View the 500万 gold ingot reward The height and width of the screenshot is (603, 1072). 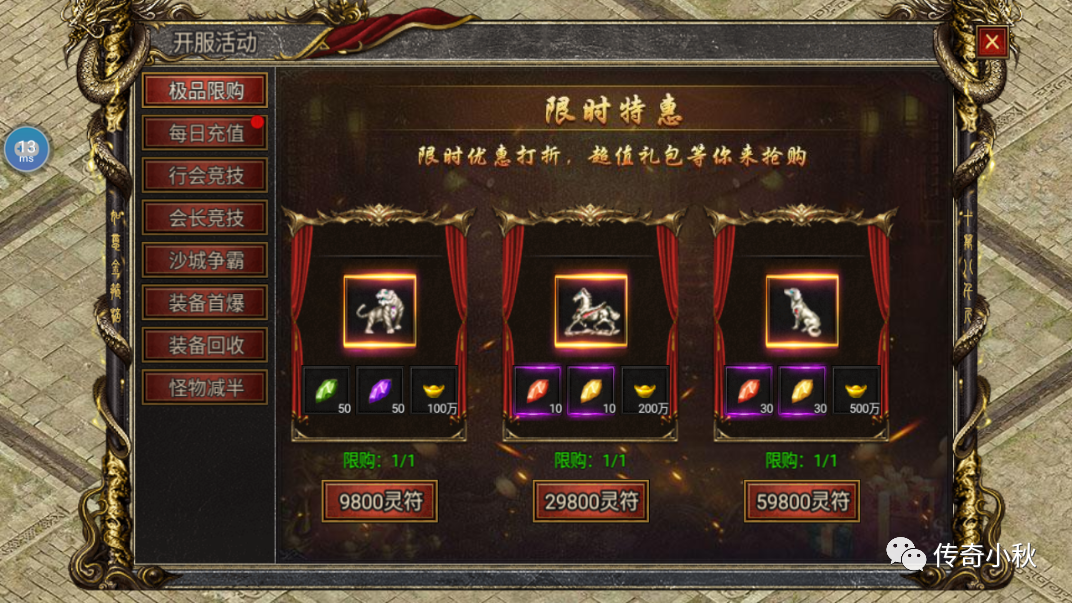856,390
